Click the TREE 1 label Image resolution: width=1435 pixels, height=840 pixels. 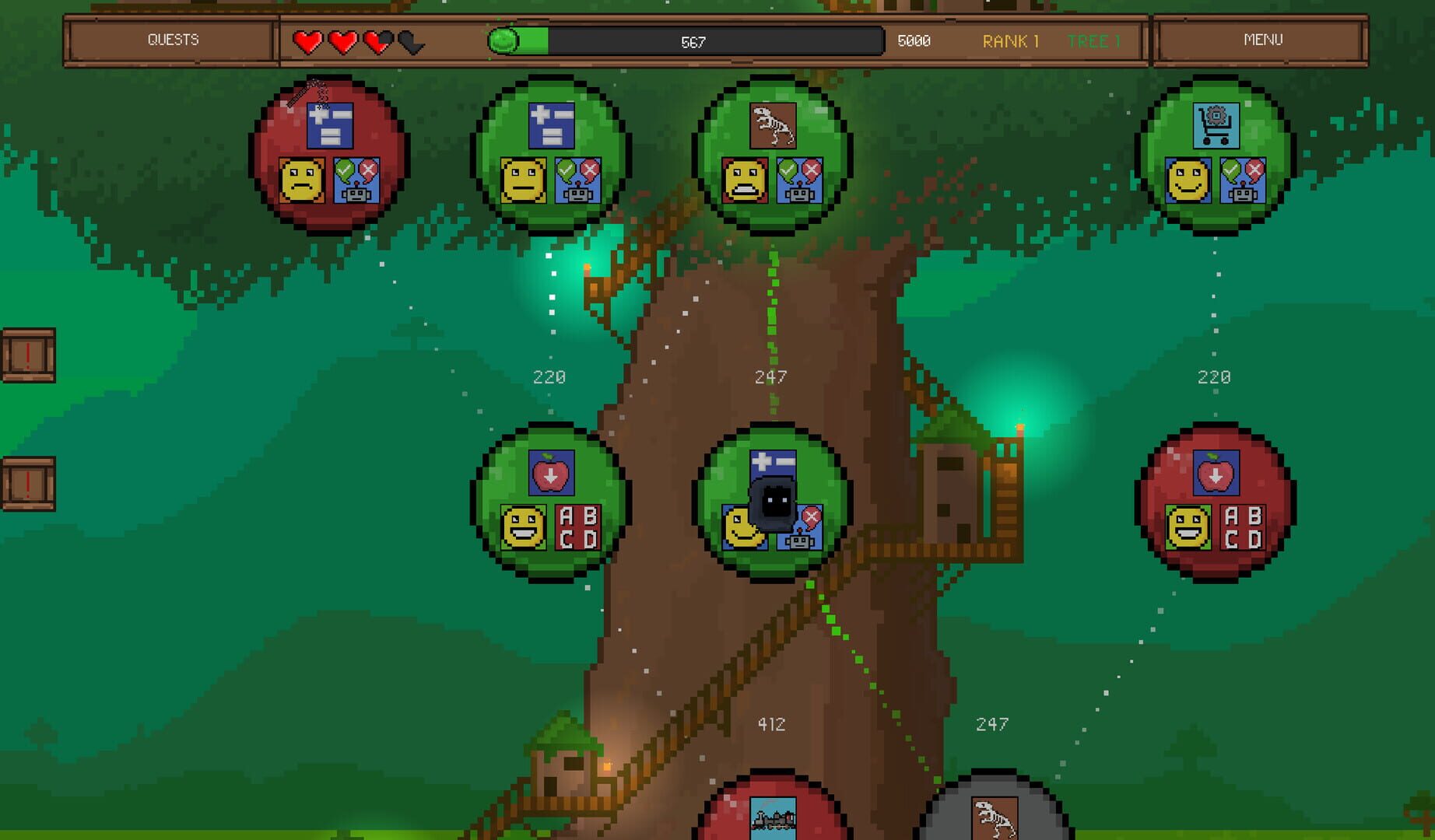[1096, 42]
